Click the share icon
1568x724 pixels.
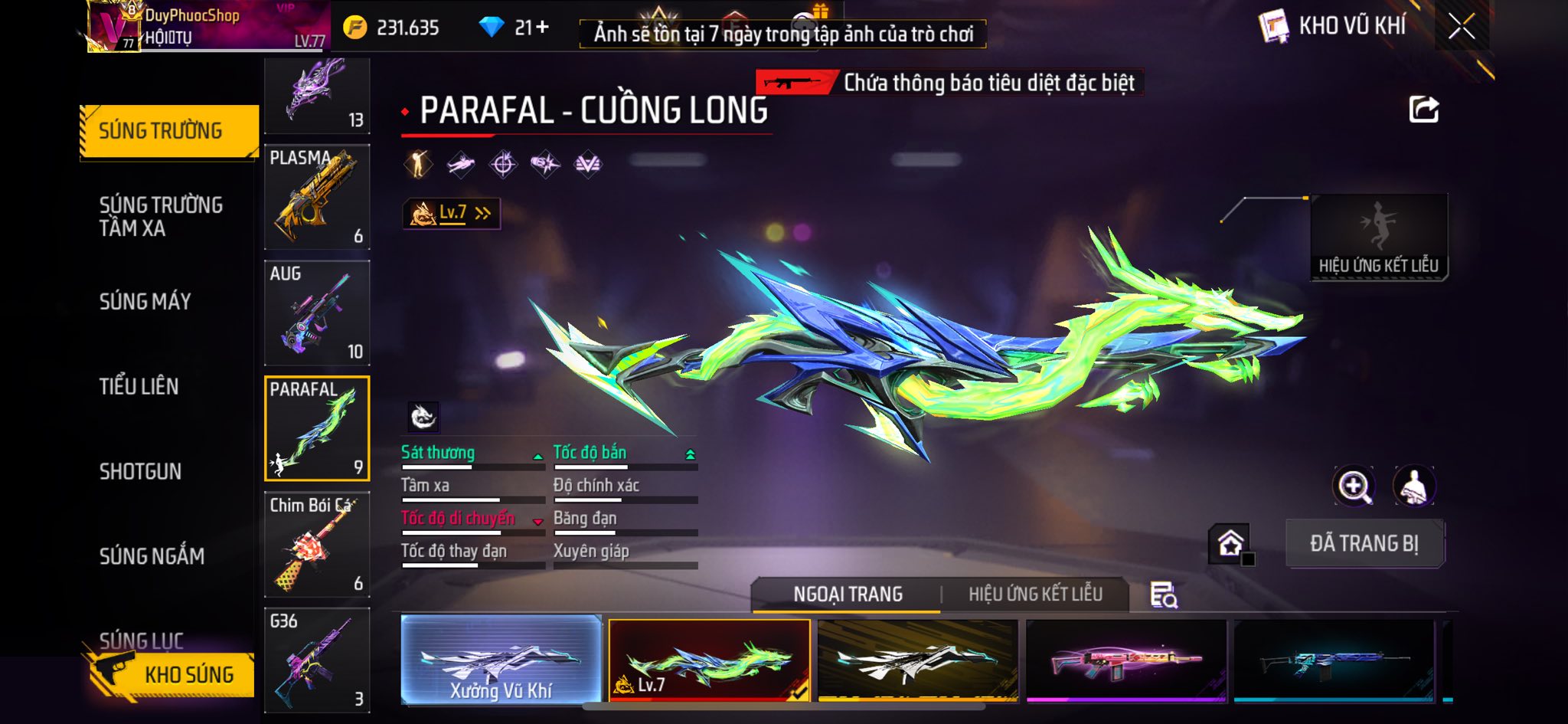click(x=1423, y=110)
